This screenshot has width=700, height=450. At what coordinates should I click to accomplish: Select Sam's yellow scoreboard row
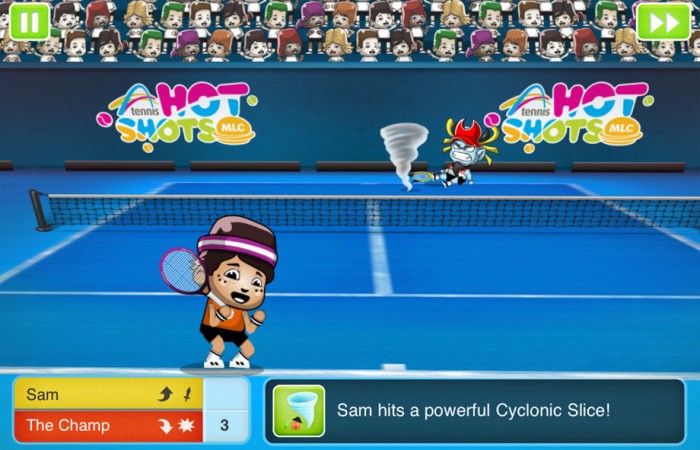pyautogui.click(x=108, y=394)
